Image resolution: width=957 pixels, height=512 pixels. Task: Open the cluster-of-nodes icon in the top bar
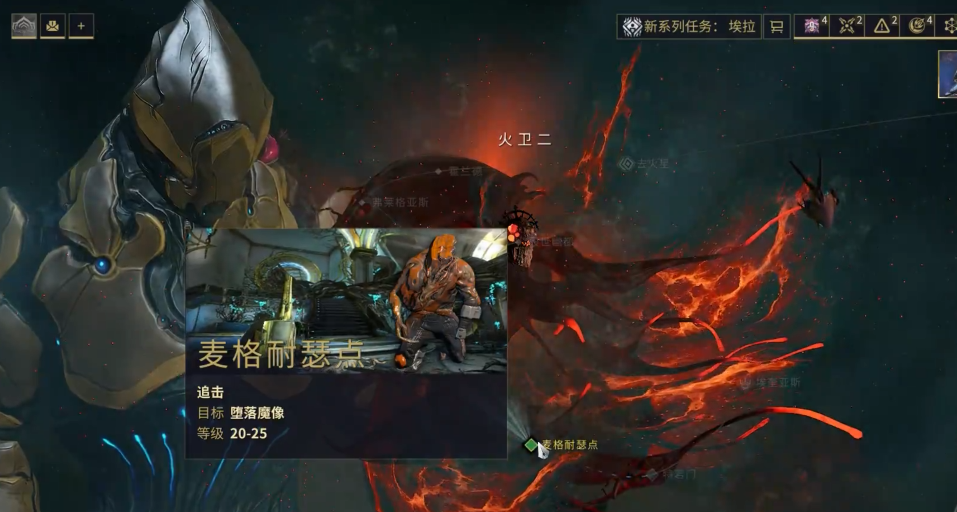950,26
